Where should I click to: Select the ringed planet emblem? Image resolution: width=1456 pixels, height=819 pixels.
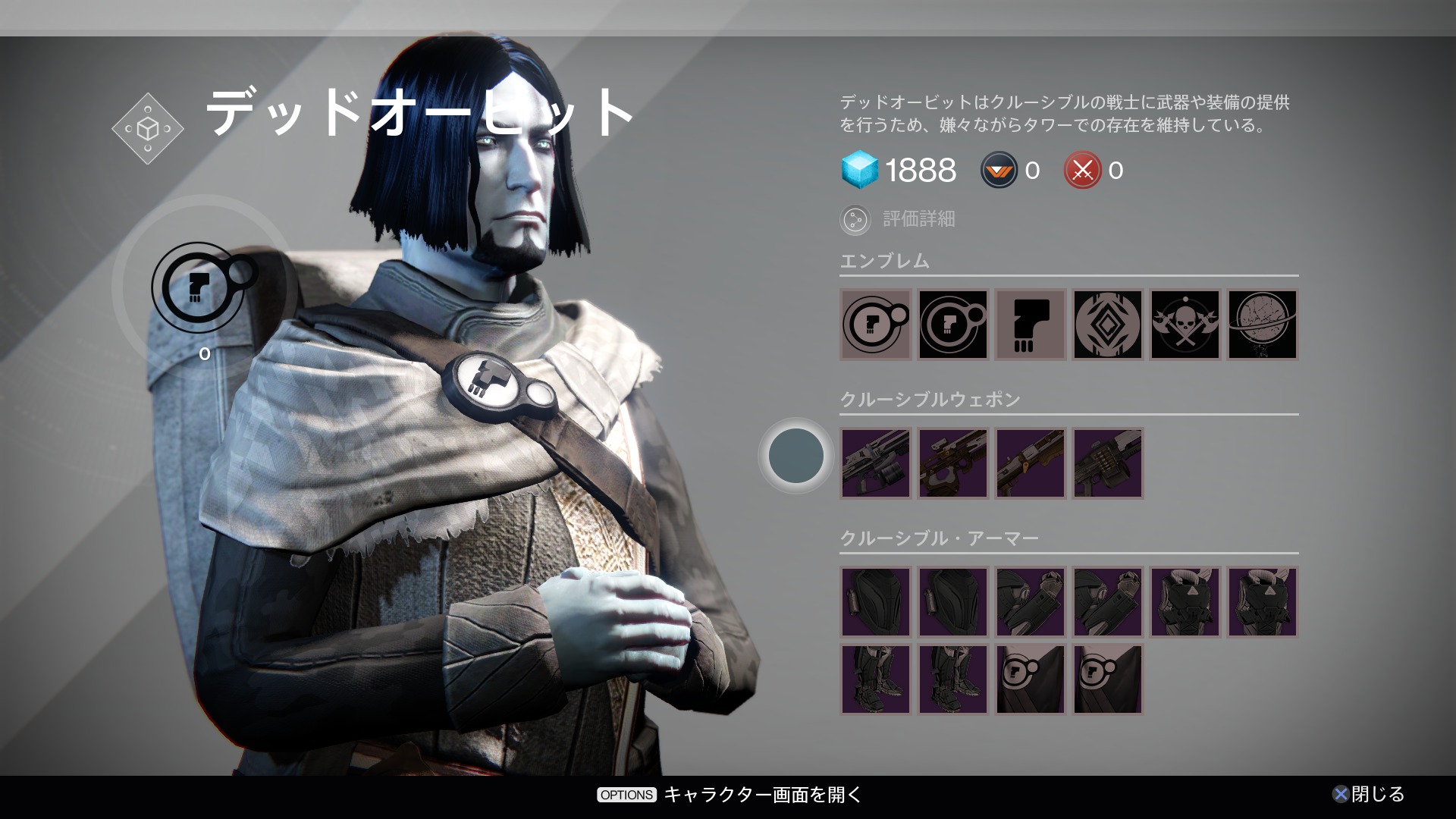click(1262, 325)
